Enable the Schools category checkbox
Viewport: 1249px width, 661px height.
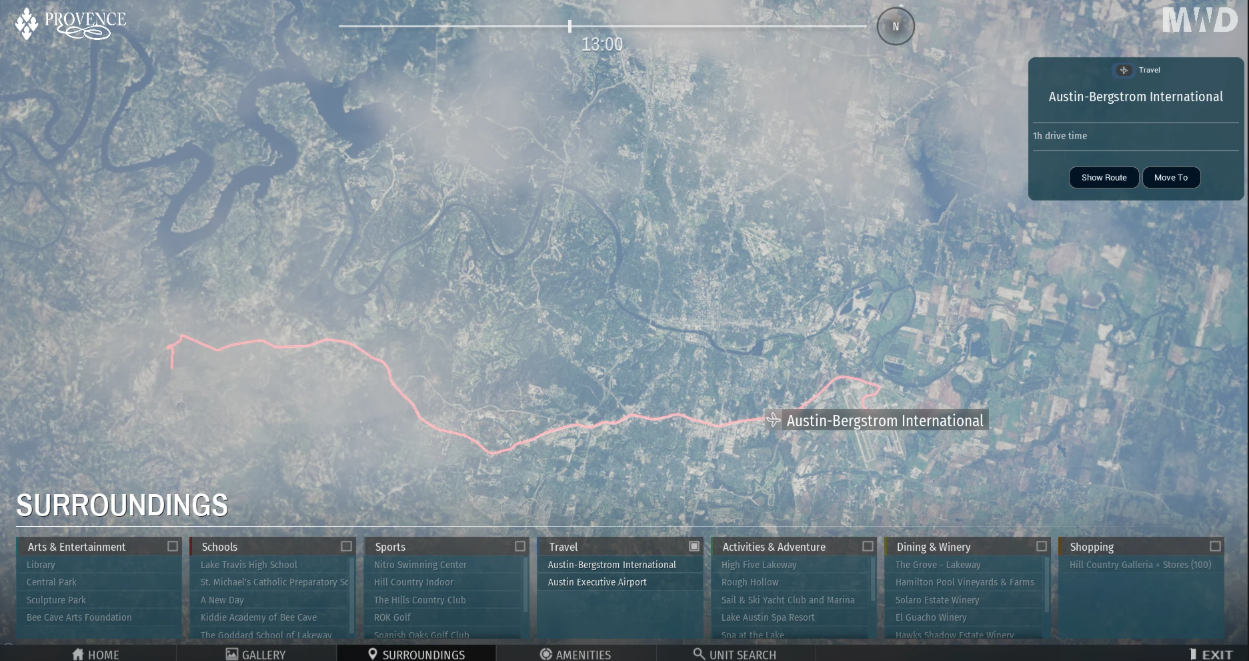347,546
